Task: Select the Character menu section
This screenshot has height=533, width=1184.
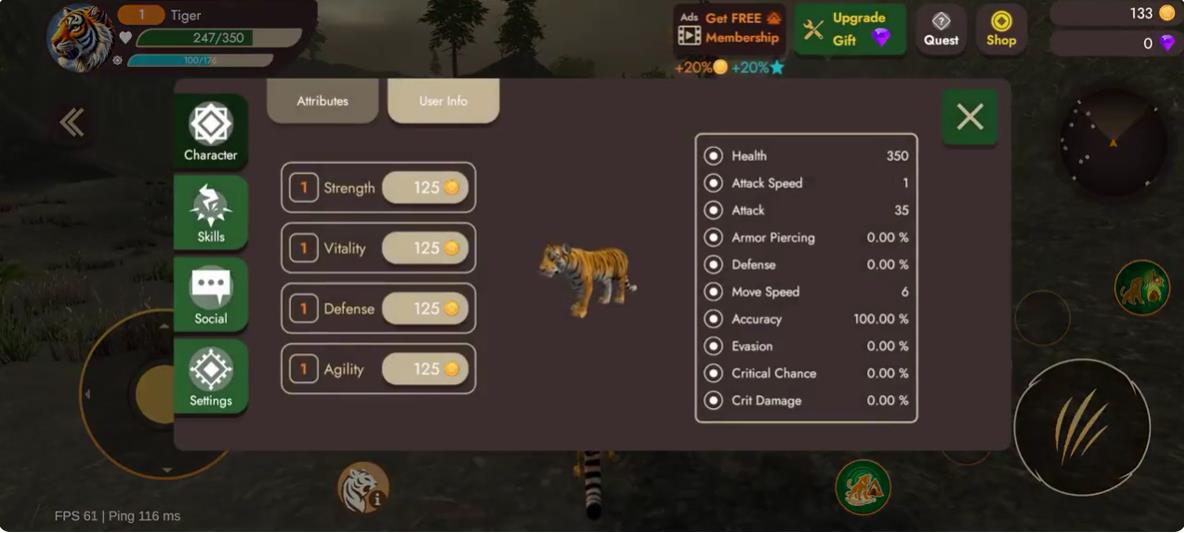Action: click(x=210, y=131)
